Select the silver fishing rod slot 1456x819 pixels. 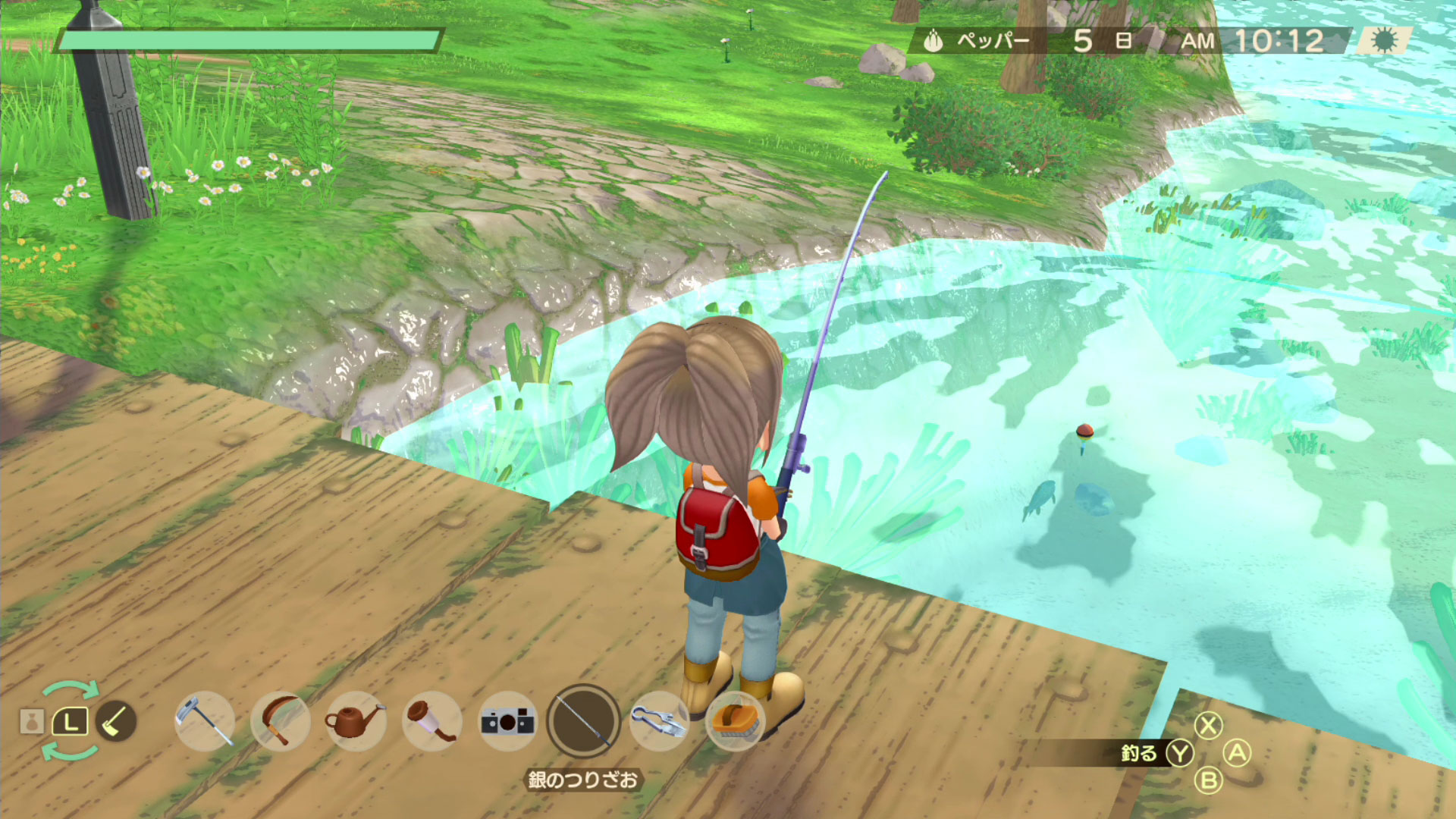pyautogui.click(x=583, y=720)
